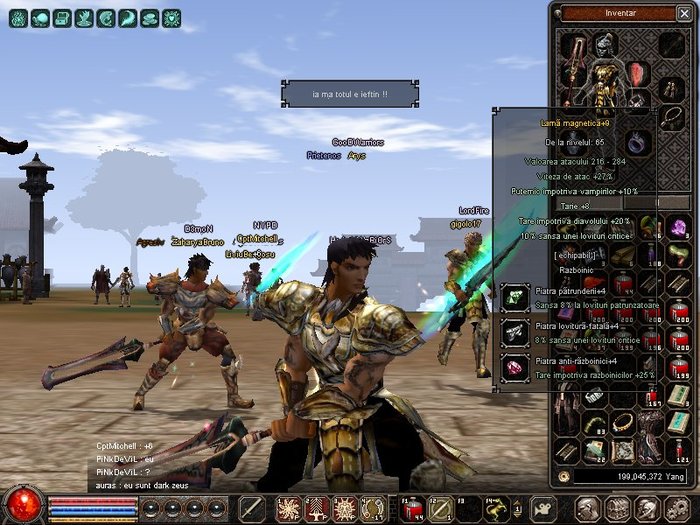Click the last icon in the top-left row
The height and width of the screenshot is (525, 700).
pyautogui.click(x=171, y=18)
